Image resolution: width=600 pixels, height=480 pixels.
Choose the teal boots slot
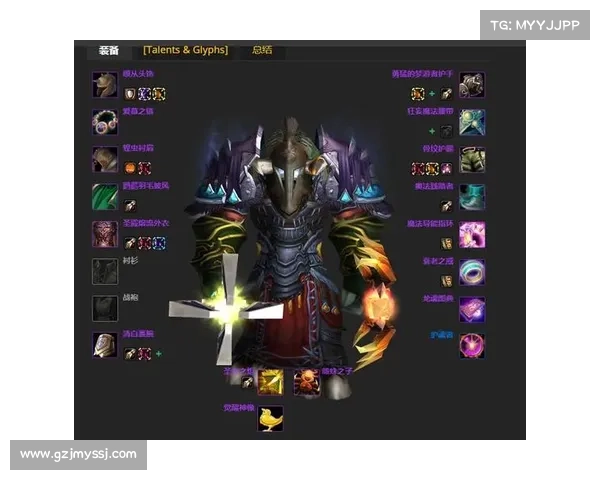[472, 197]
